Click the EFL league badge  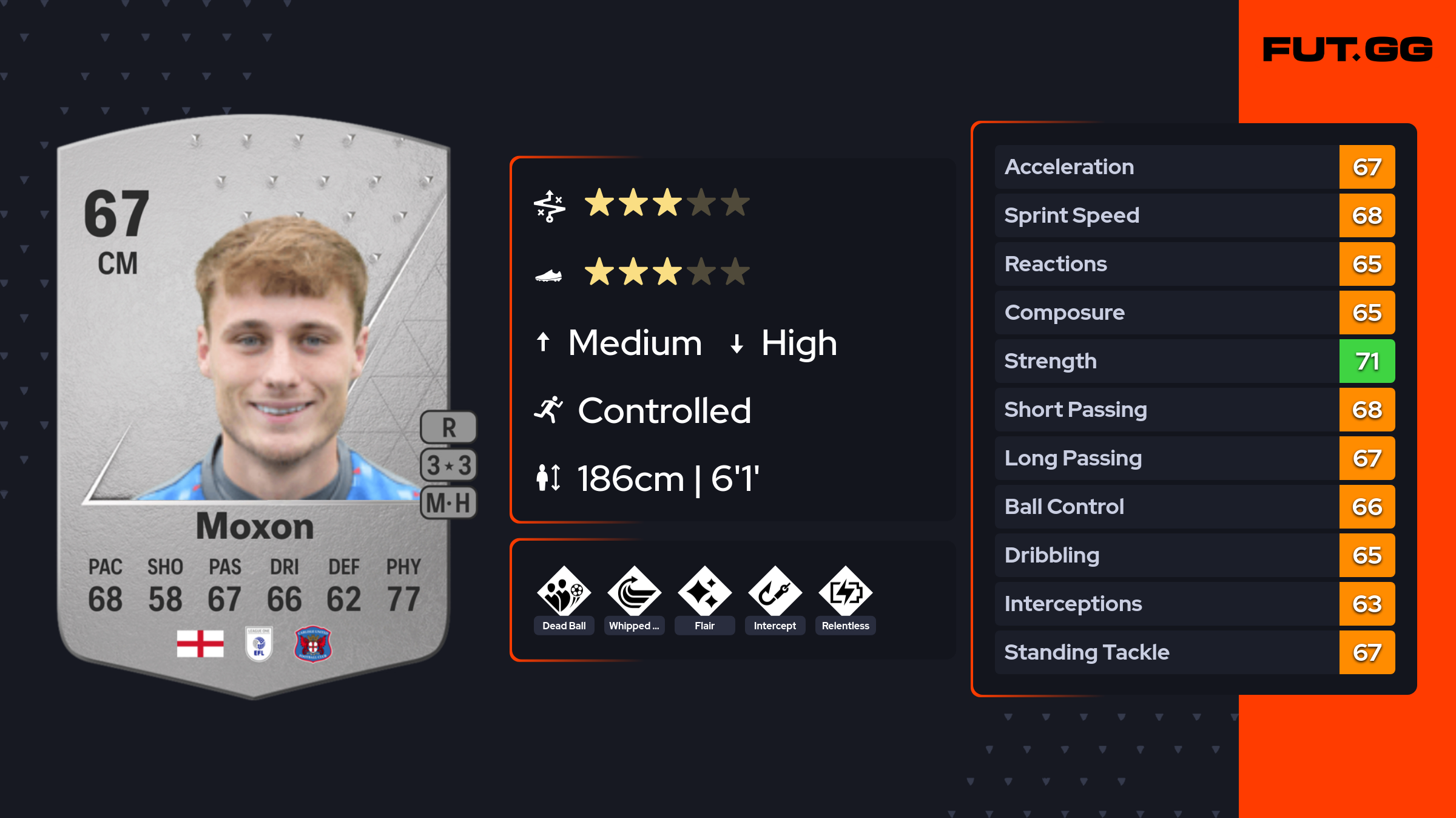pyautogui.click(x=258, y=644)
